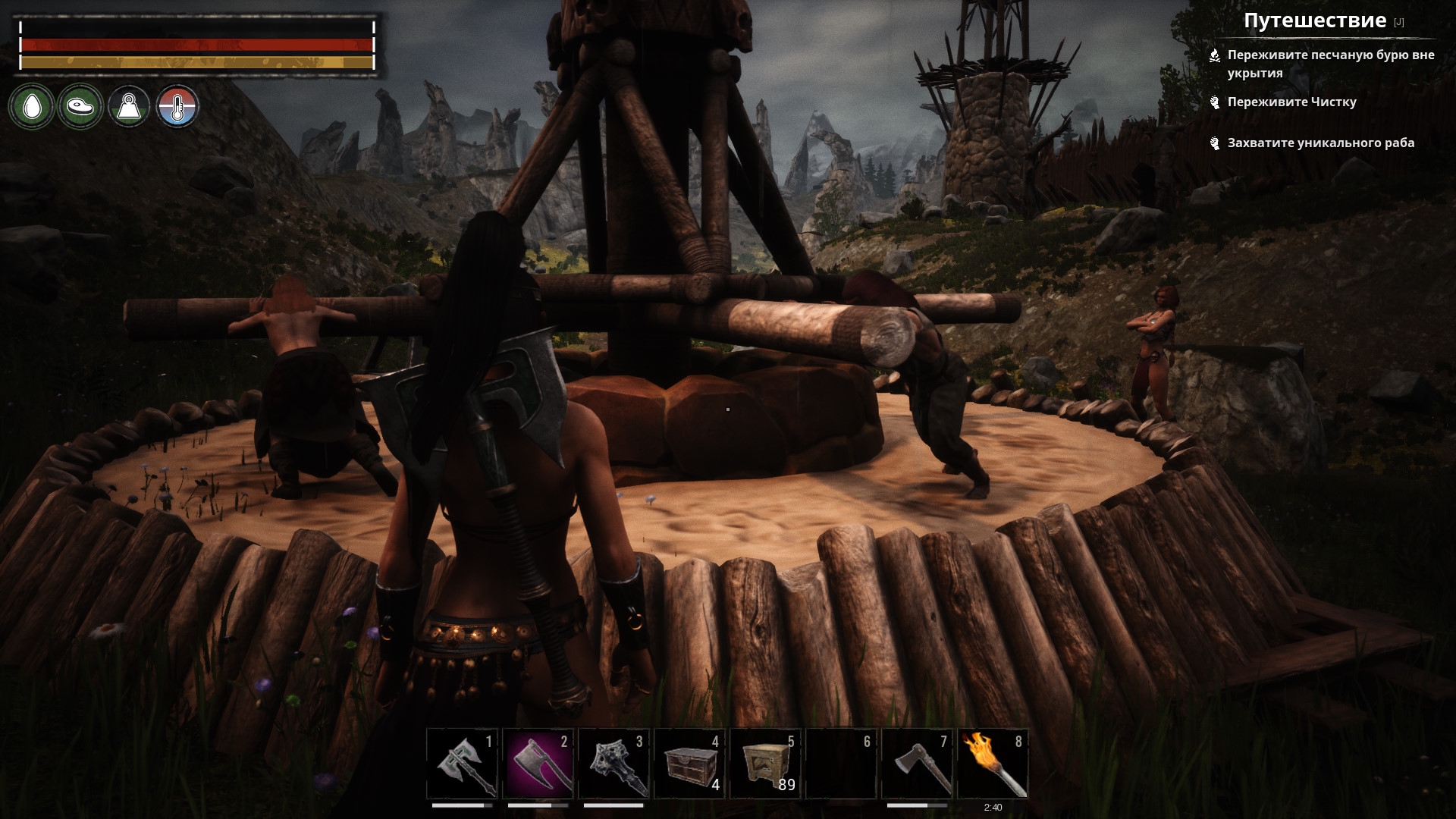Select the burning torch in slot 8

tap(993, 764)
